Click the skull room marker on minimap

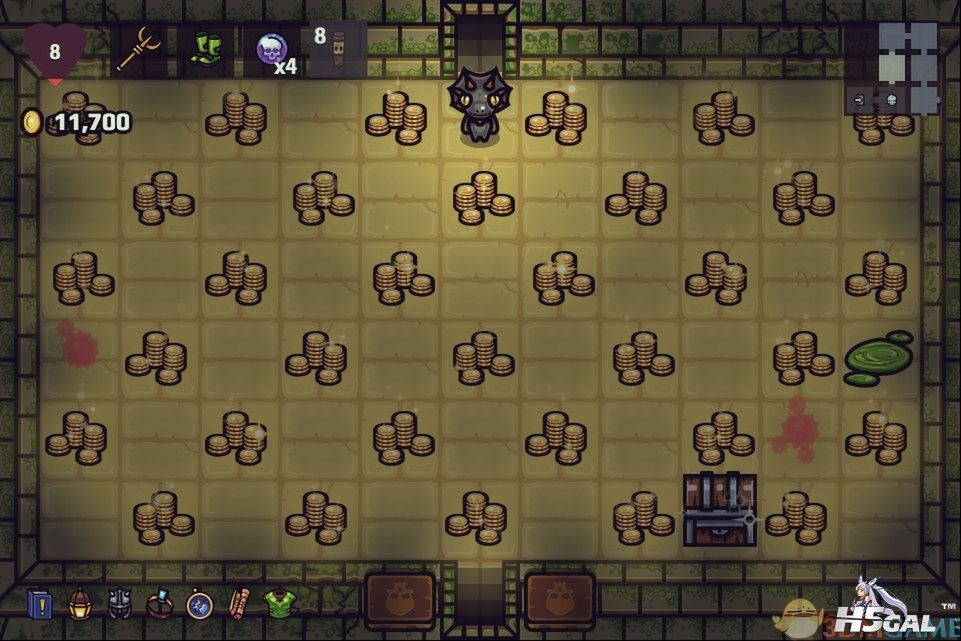[x=889, y=99]
